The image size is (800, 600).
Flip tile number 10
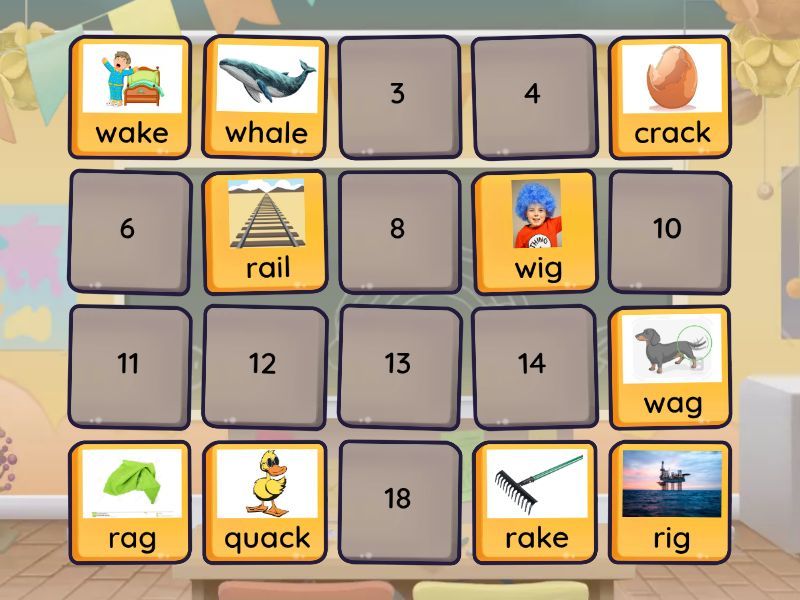pos(669,231)
